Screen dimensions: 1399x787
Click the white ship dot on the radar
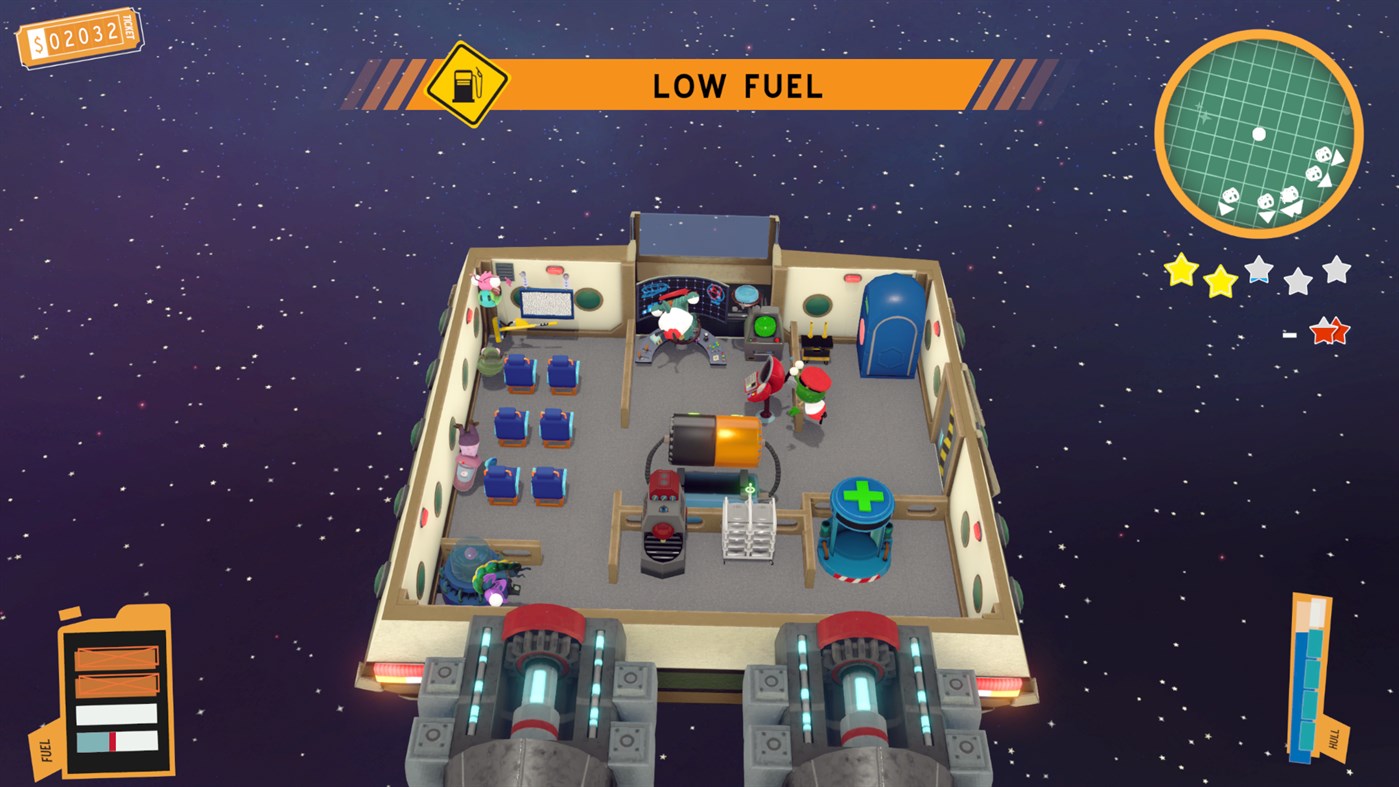1258,133
